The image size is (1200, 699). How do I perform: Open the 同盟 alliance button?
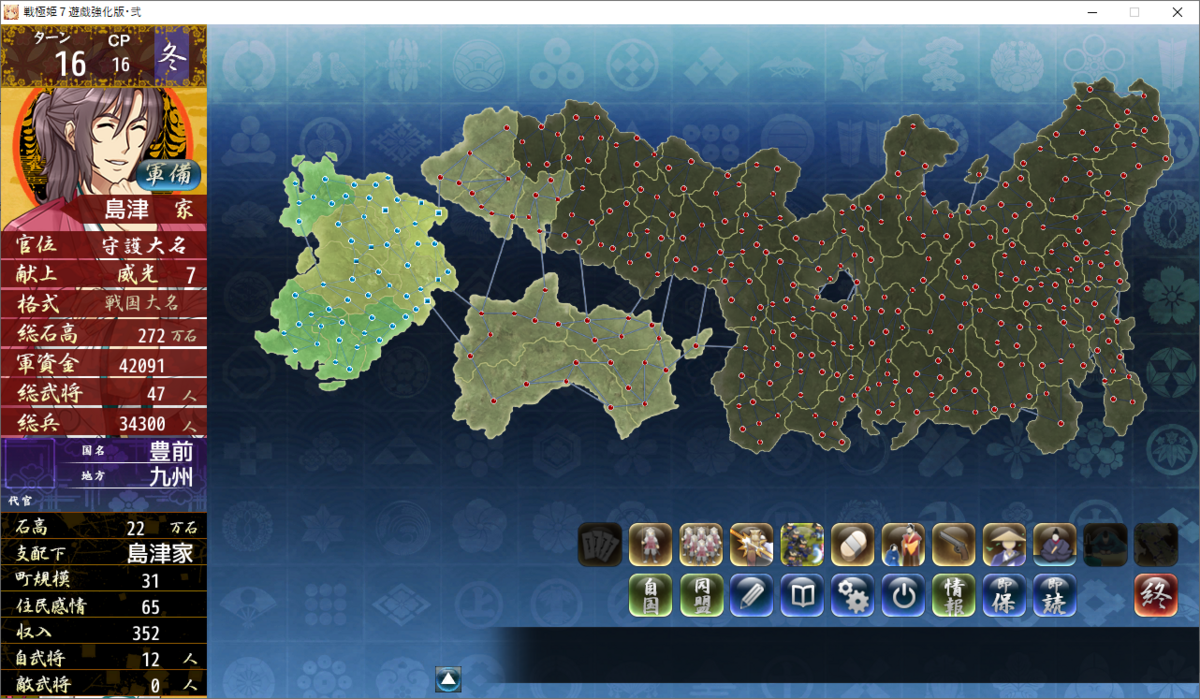tap(701, 595)
